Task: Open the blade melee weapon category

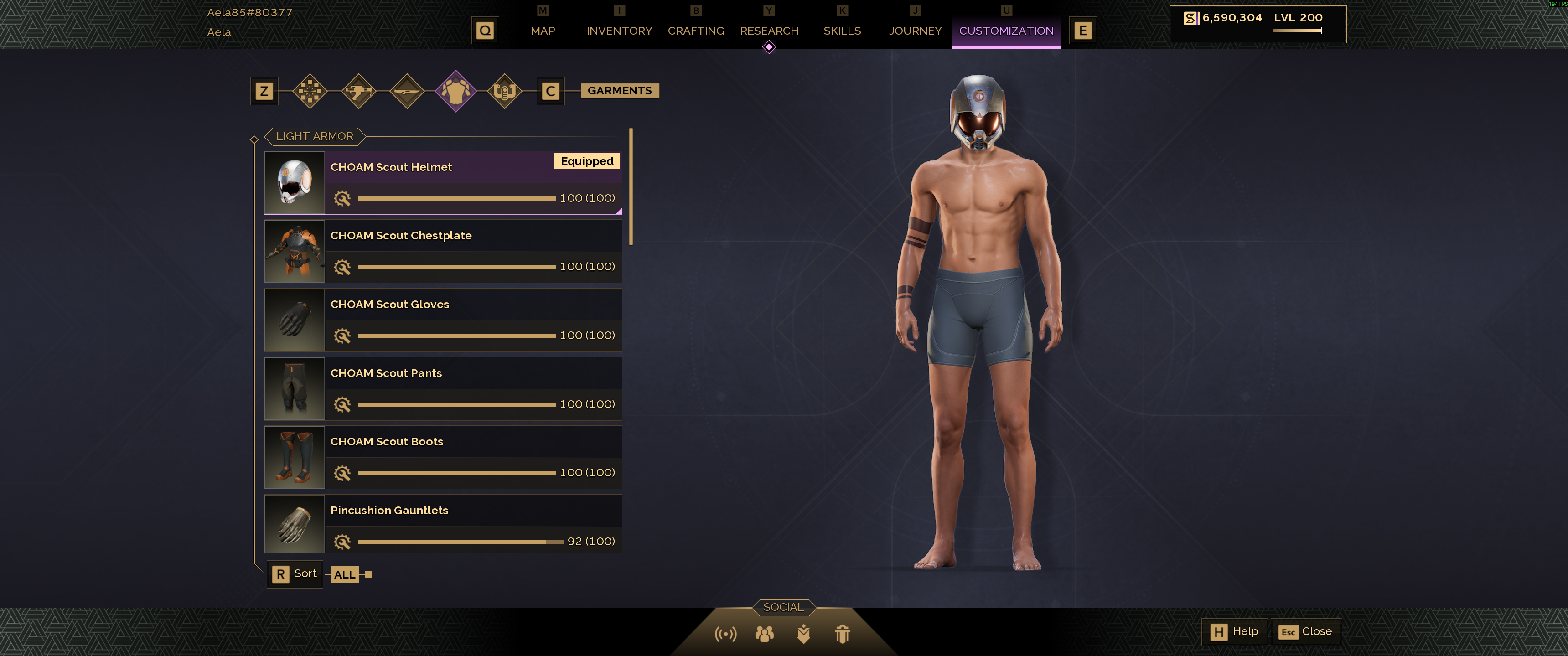Action: click(407, 91)
